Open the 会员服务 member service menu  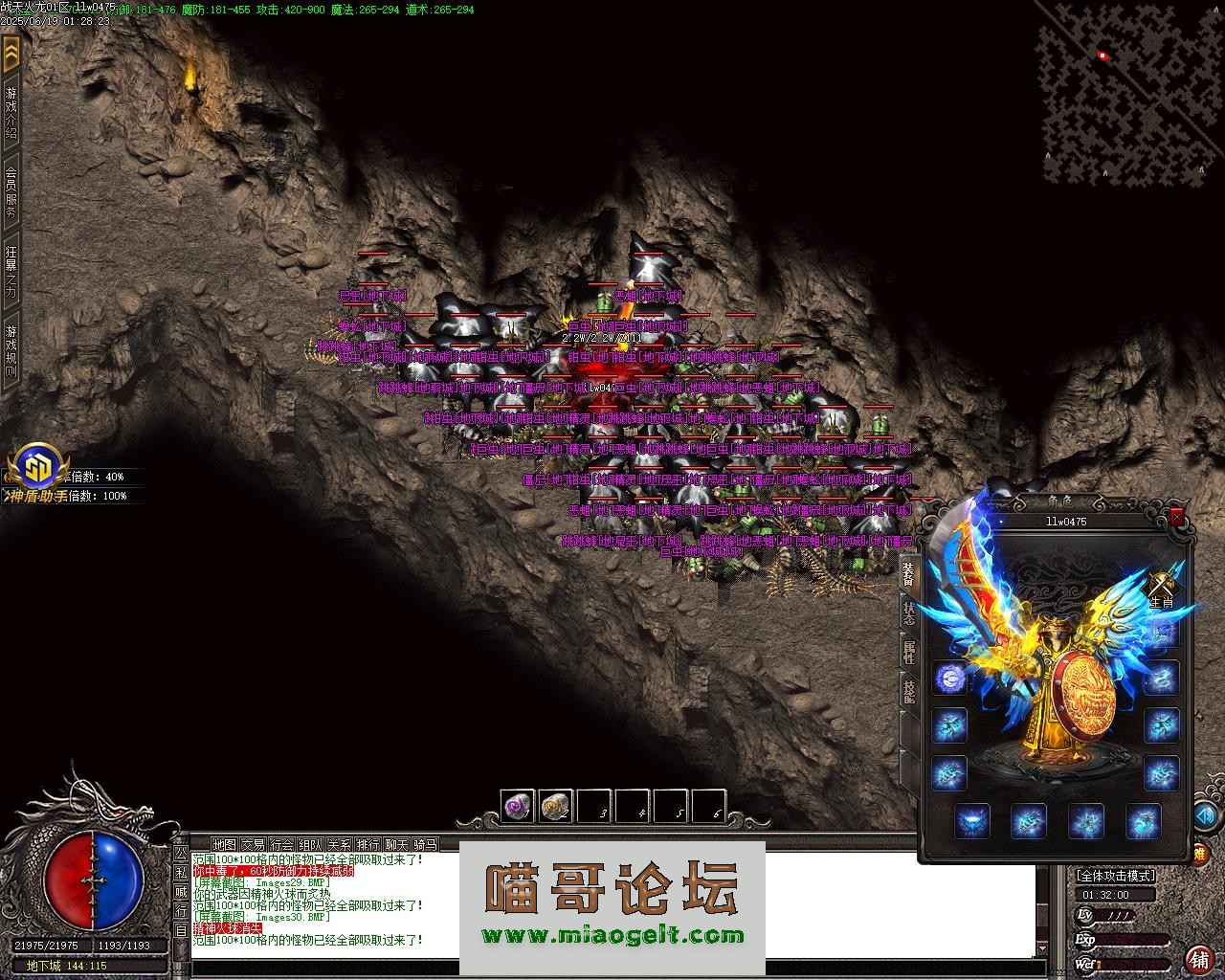(11, 194)
